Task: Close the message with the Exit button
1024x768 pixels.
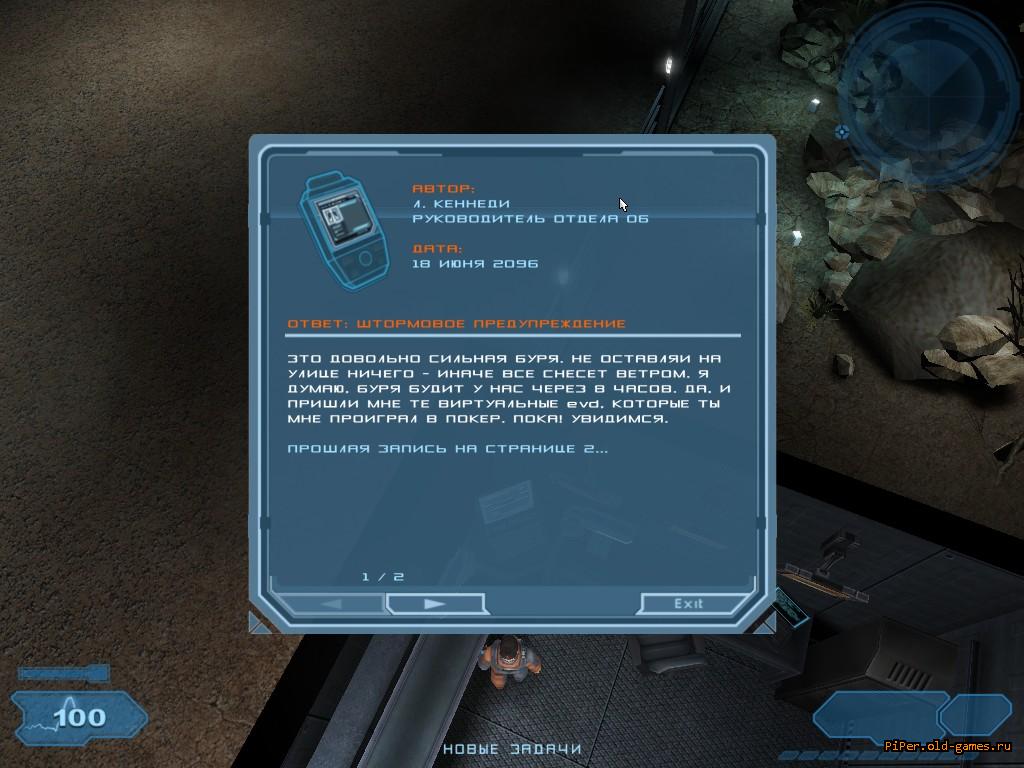Action: 688,603
